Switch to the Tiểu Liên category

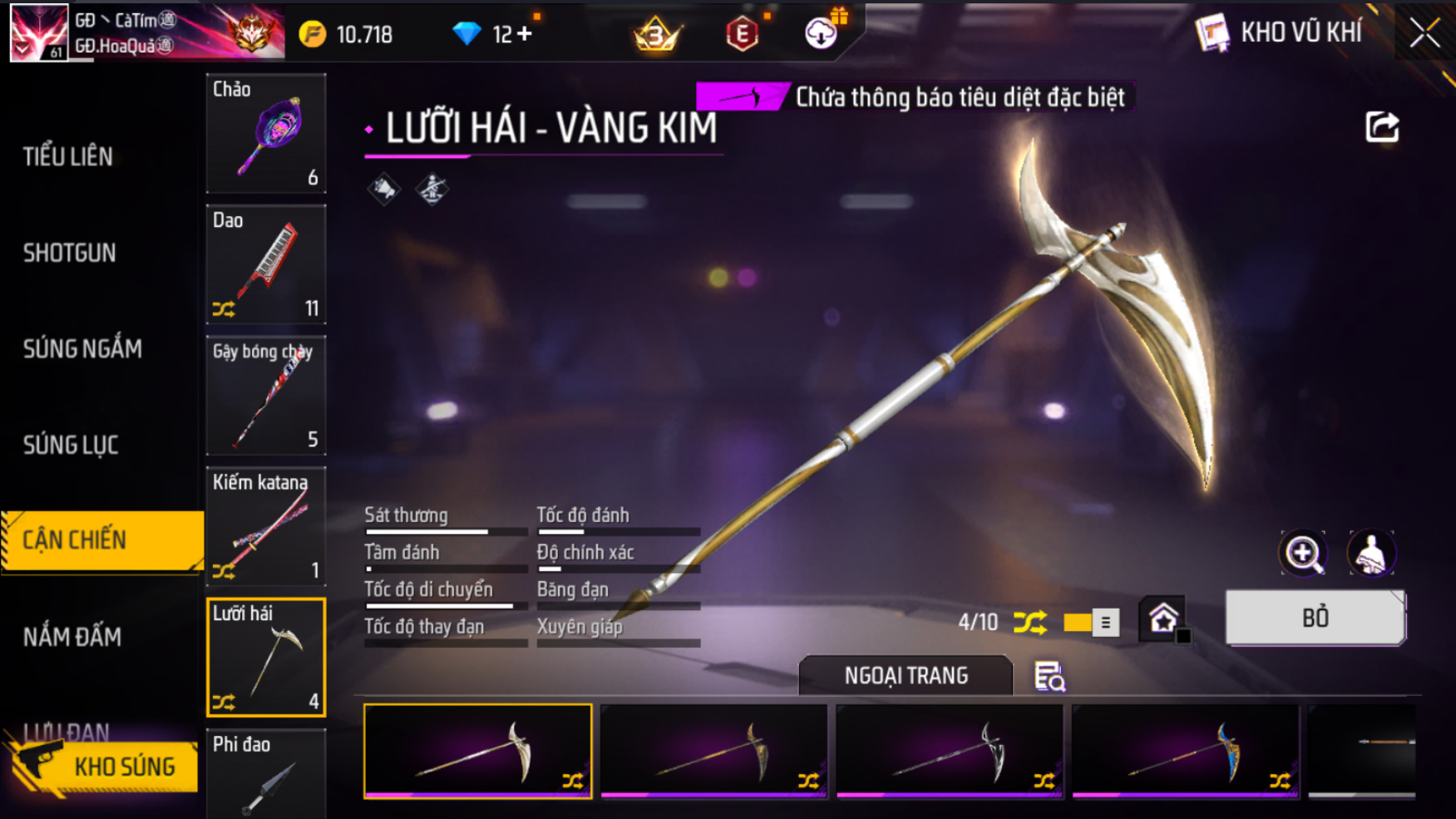tap(68, 156)
